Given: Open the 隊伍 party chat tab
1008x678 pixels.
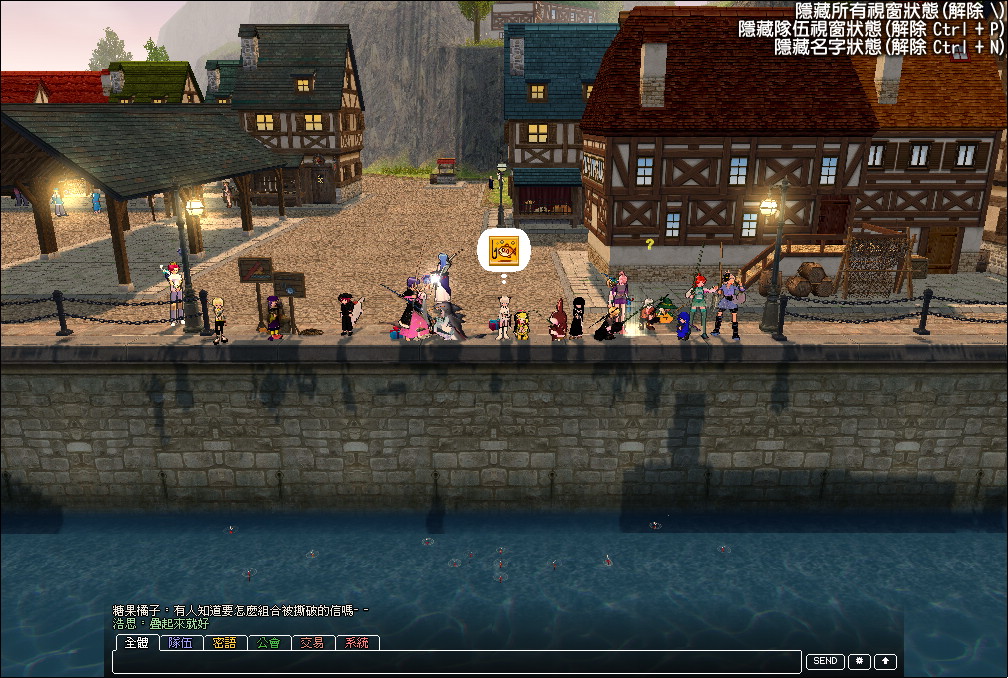Looking at the screenshot, I should tap(181, 643).
